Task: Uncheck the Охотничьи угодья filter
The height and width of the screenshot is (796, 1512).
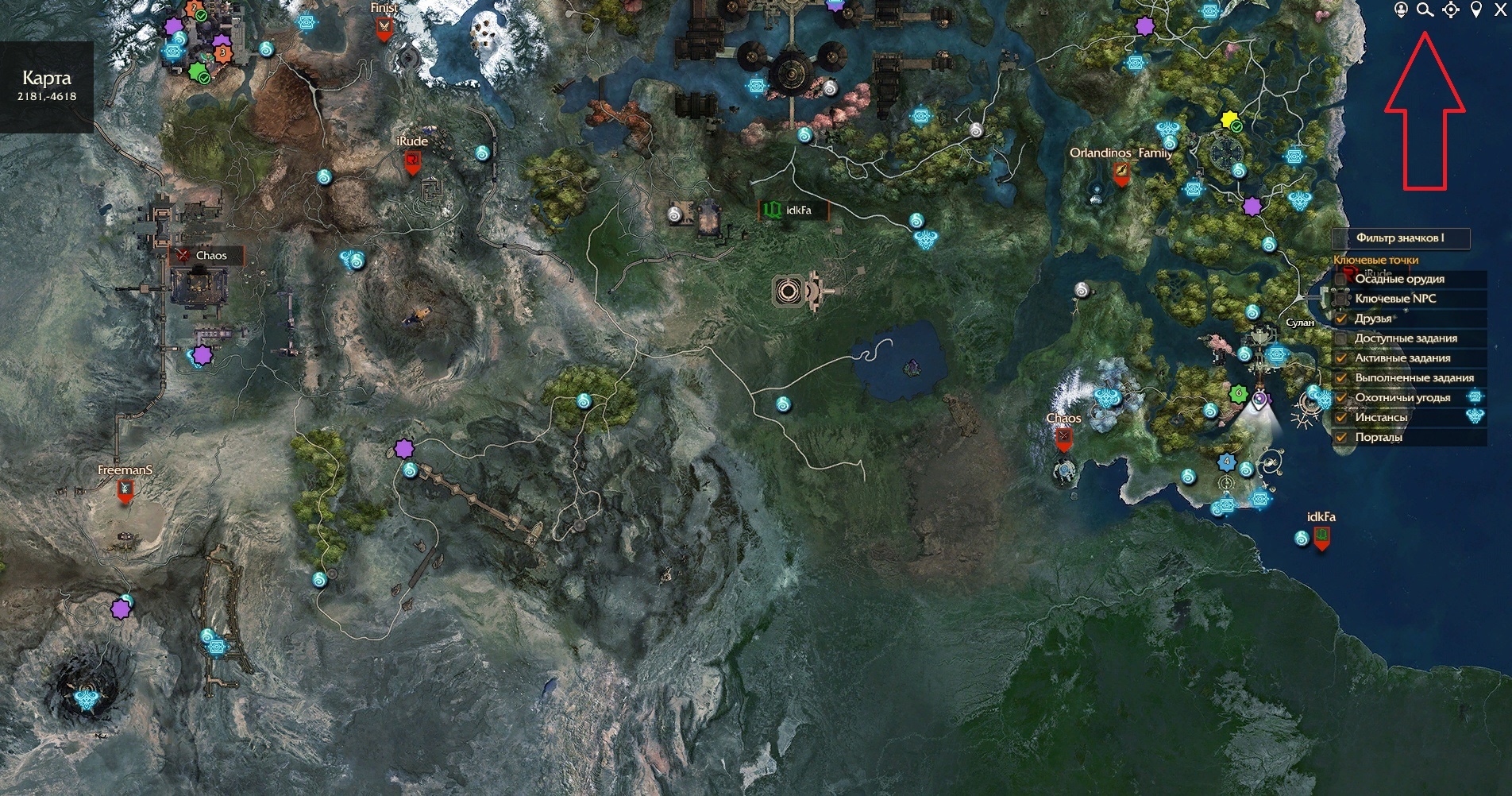Action: tap(1341, 398)
